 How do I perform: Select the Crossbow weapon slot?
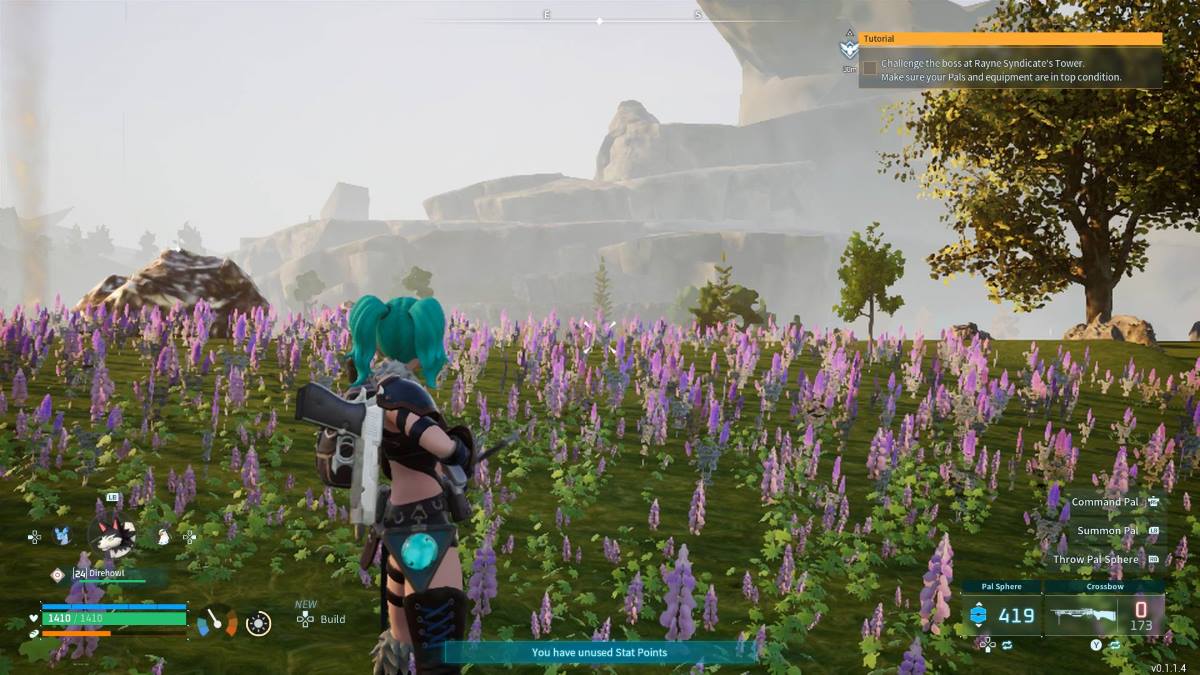click(1105, 614)
